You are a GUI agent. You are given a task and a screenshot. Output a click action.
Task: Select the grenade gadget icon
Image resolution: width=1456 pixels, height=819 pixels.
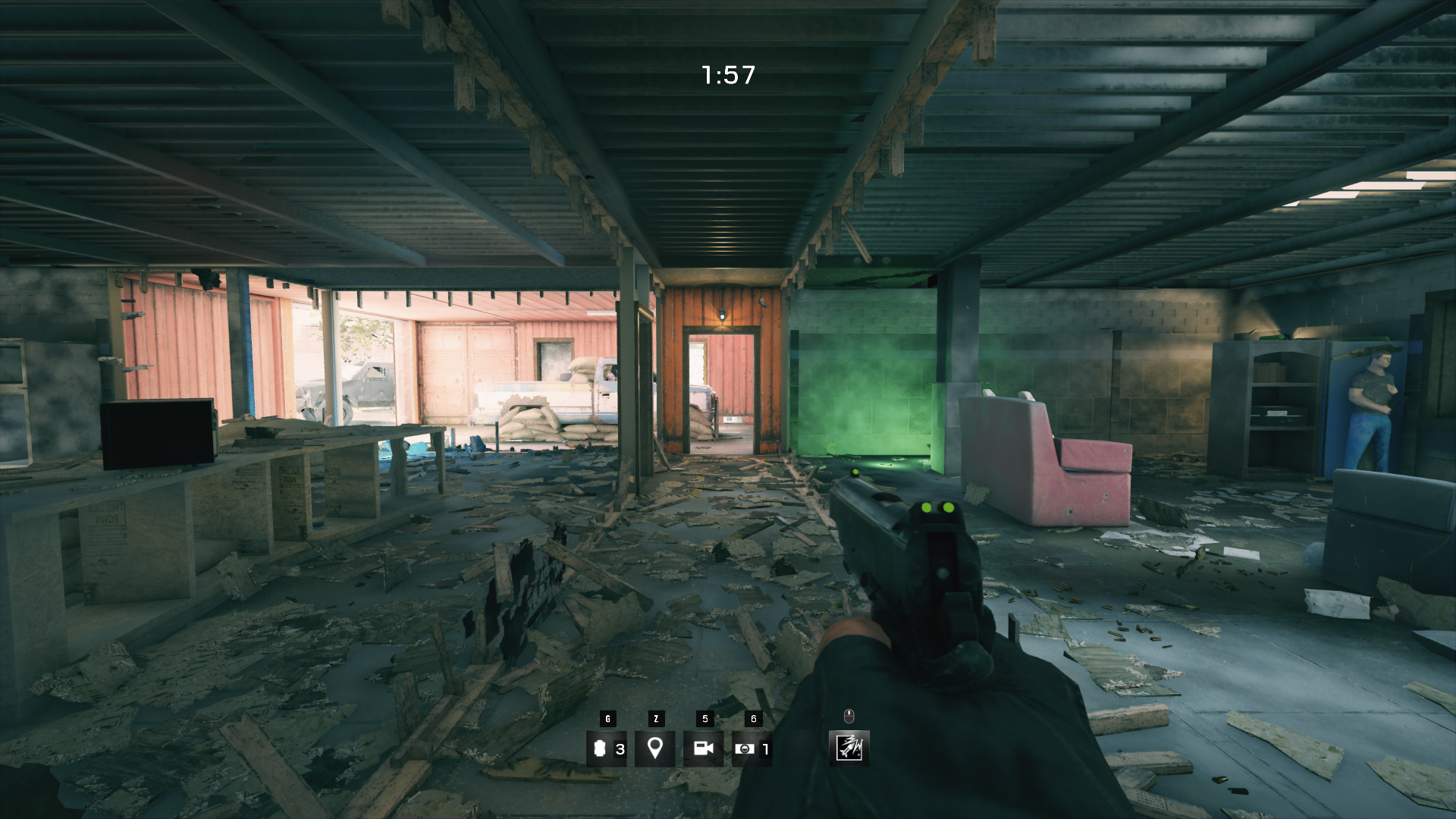point(602,748)
